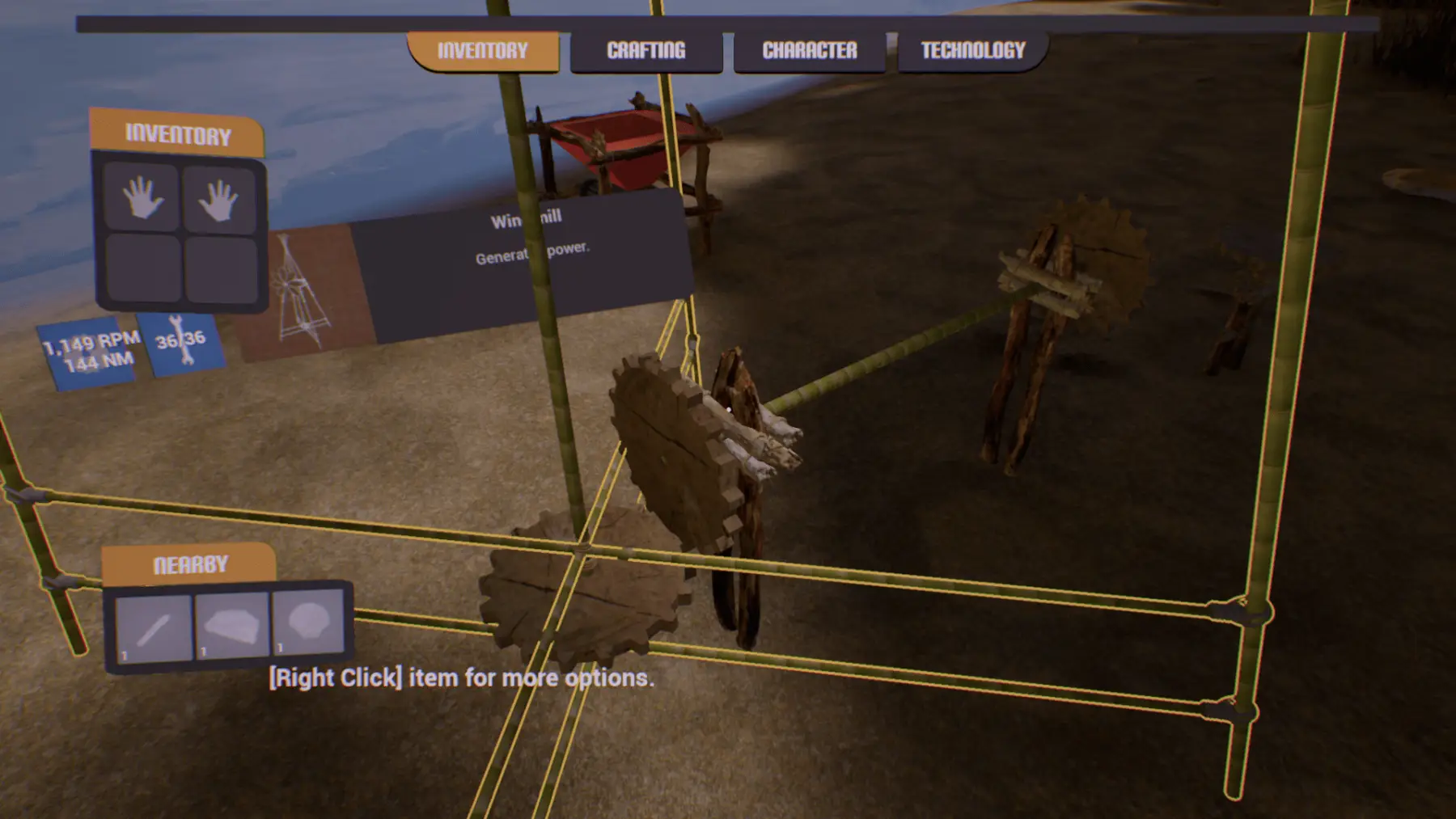Select the nearby flat rock item
1456x819 pixels.
click(232, 625)
